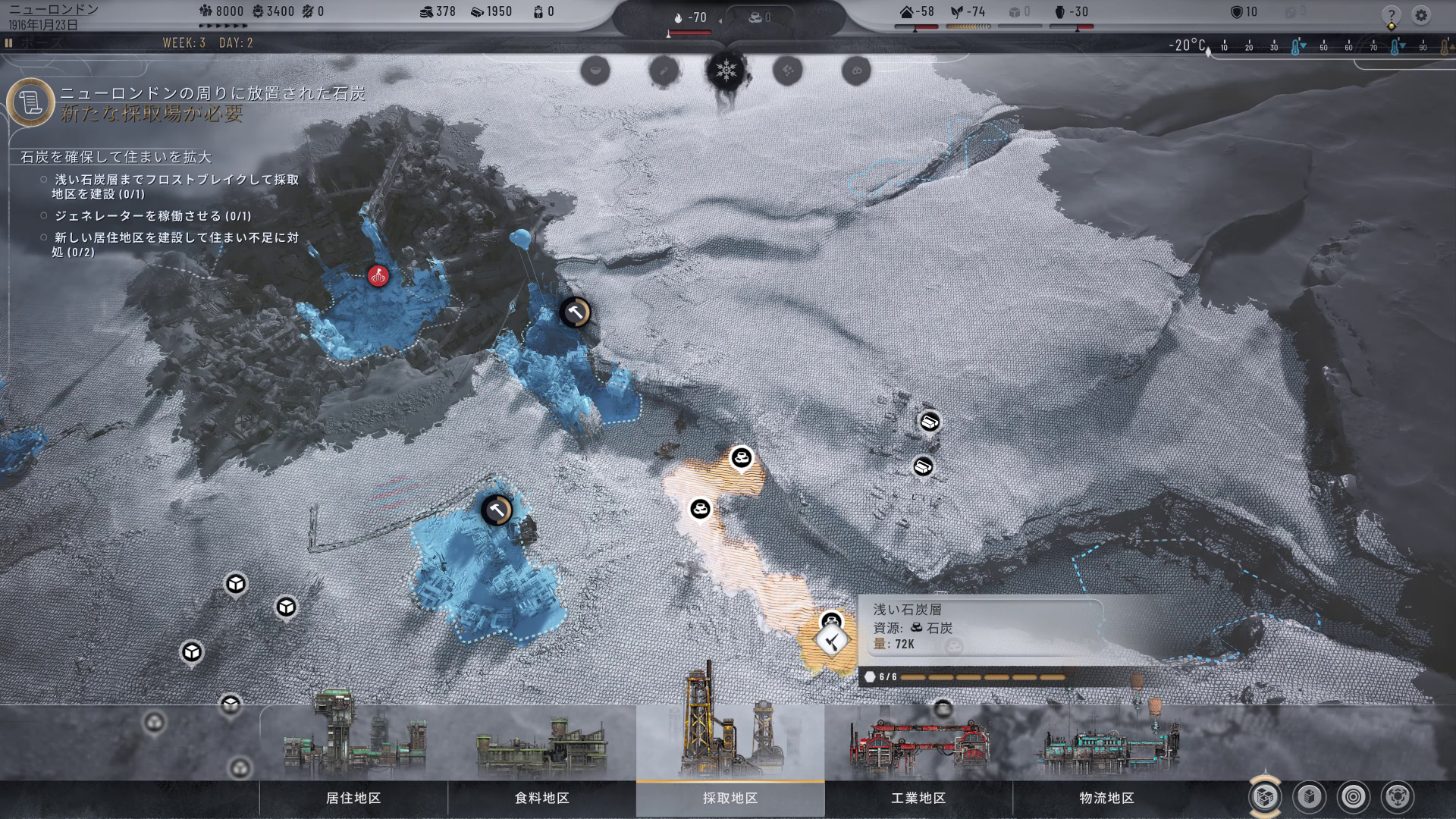This screenshot has height=819, width=1456.
Task: Switch to the 物流地区 logistics district tab
Action: click(x=1106, y=798)
